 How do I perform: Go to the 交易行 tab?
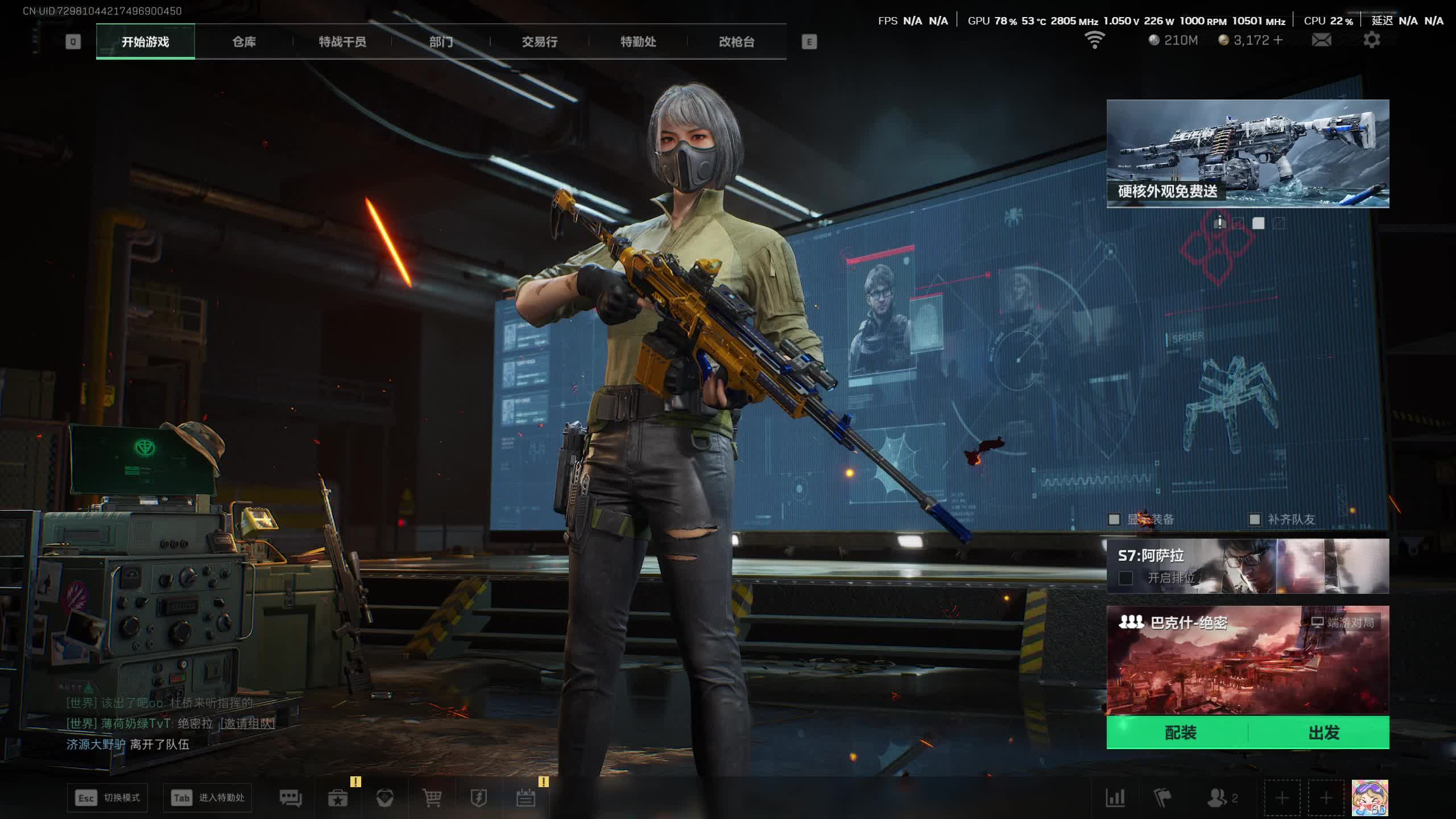pos(539,42)
